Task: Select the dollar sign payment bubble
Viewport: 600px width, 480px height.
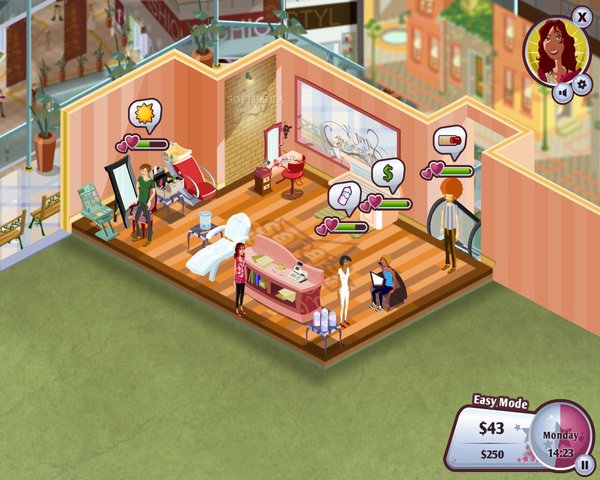Action: point(387,174)
